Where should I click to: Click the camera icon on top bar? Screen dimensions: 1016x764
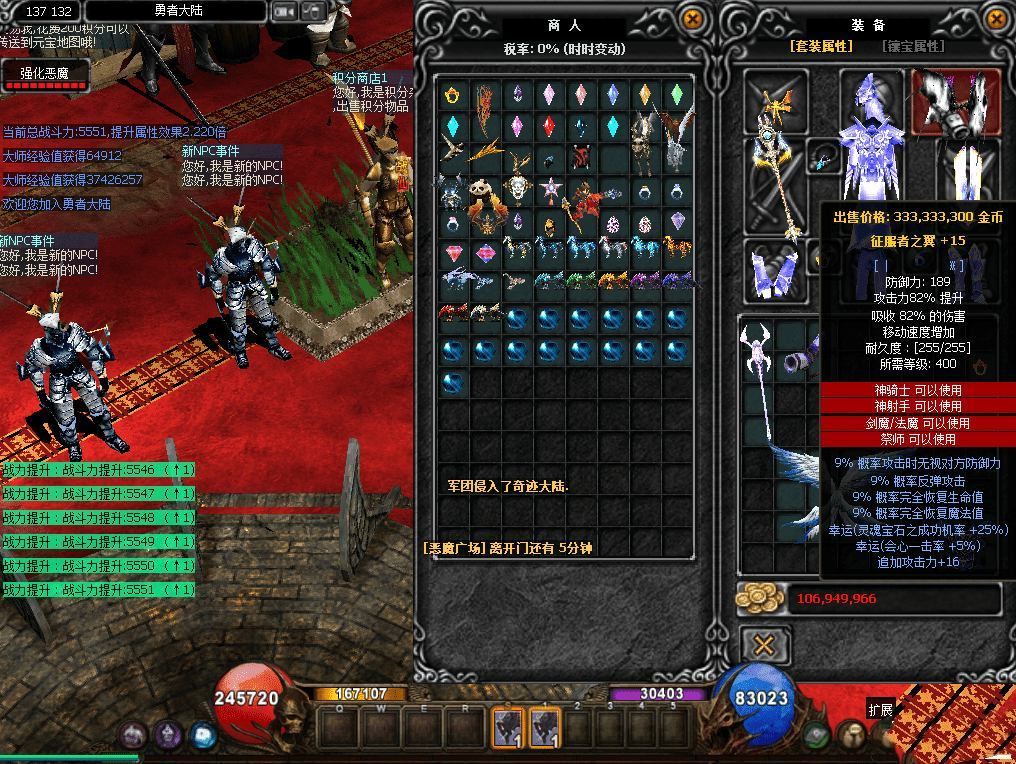(x=285, y=12)
